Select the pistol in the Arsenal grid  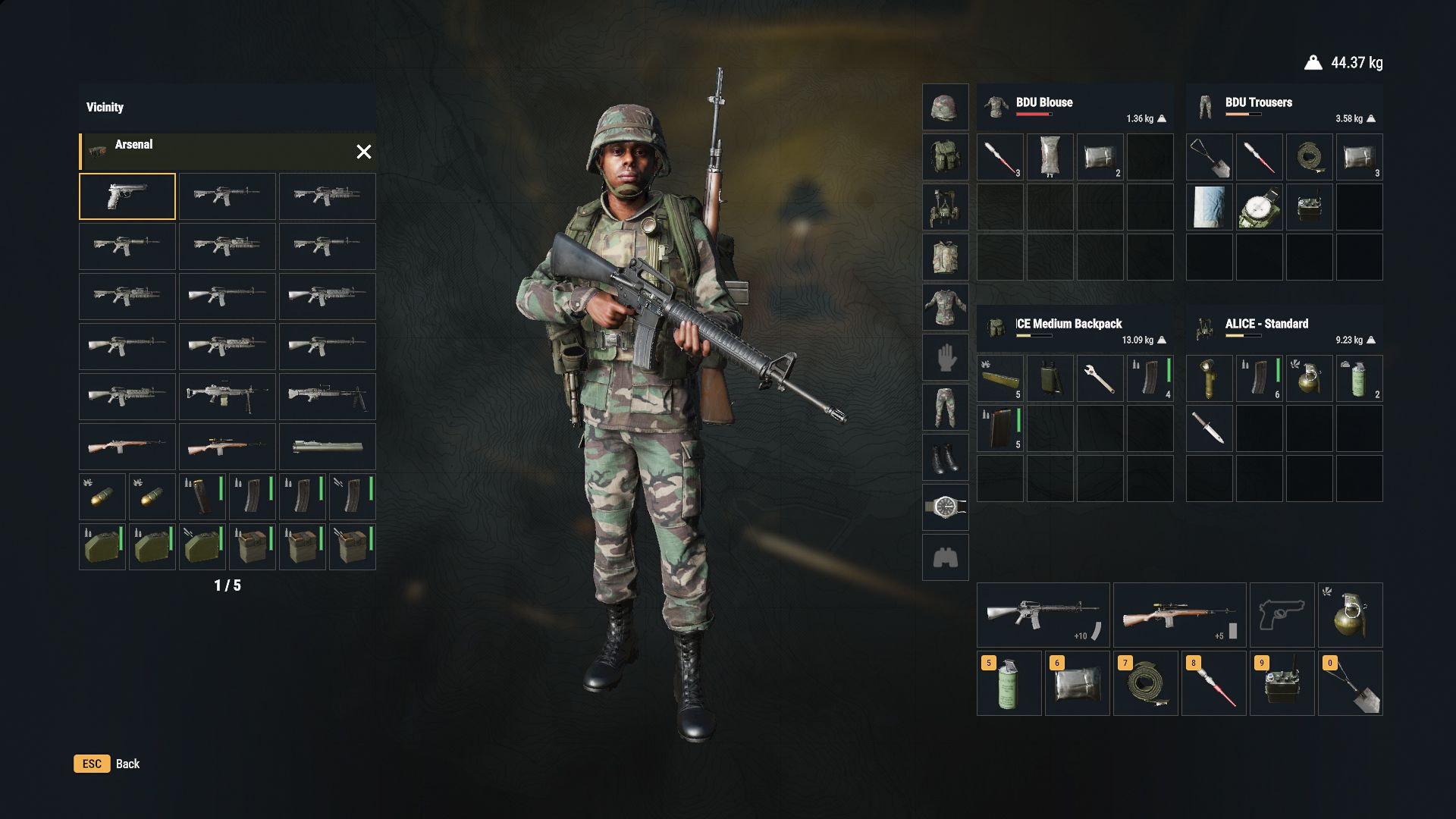pyautogui.click(x=127, y=196)
